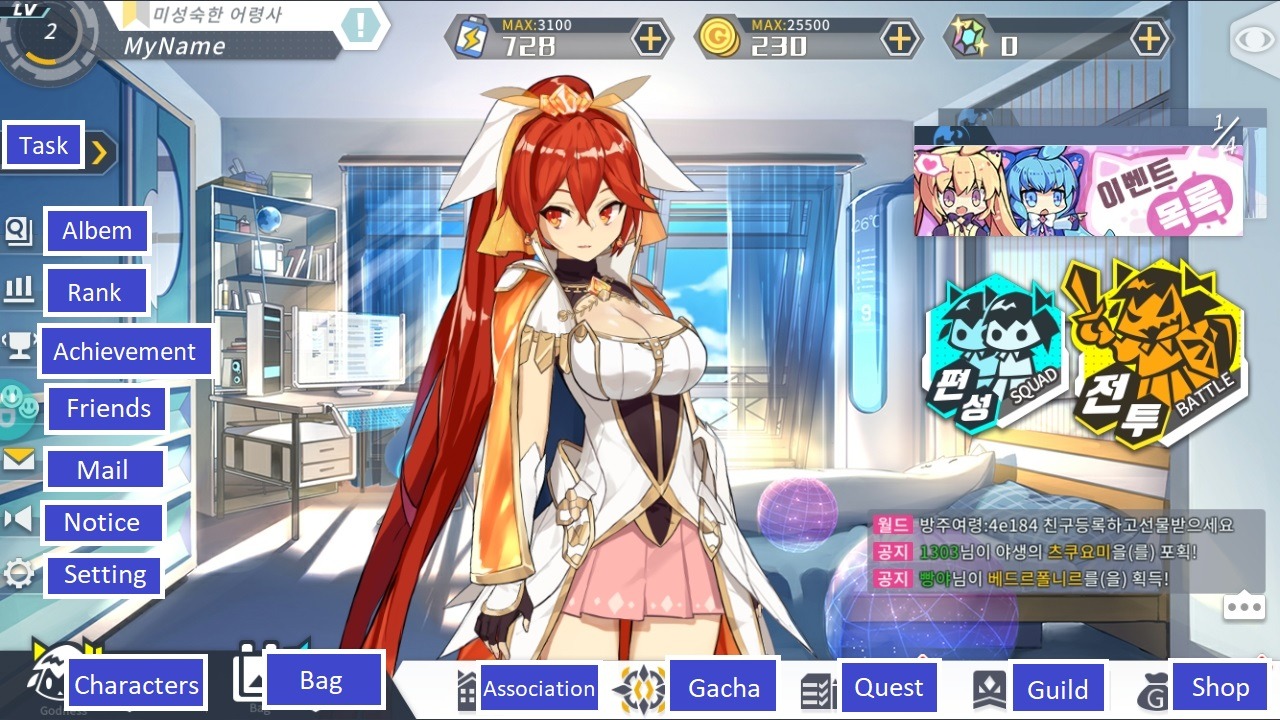Start the Battle mode
This screenshot has width=1280, height=720.
pyautogui.click(x=1157, y=350)
